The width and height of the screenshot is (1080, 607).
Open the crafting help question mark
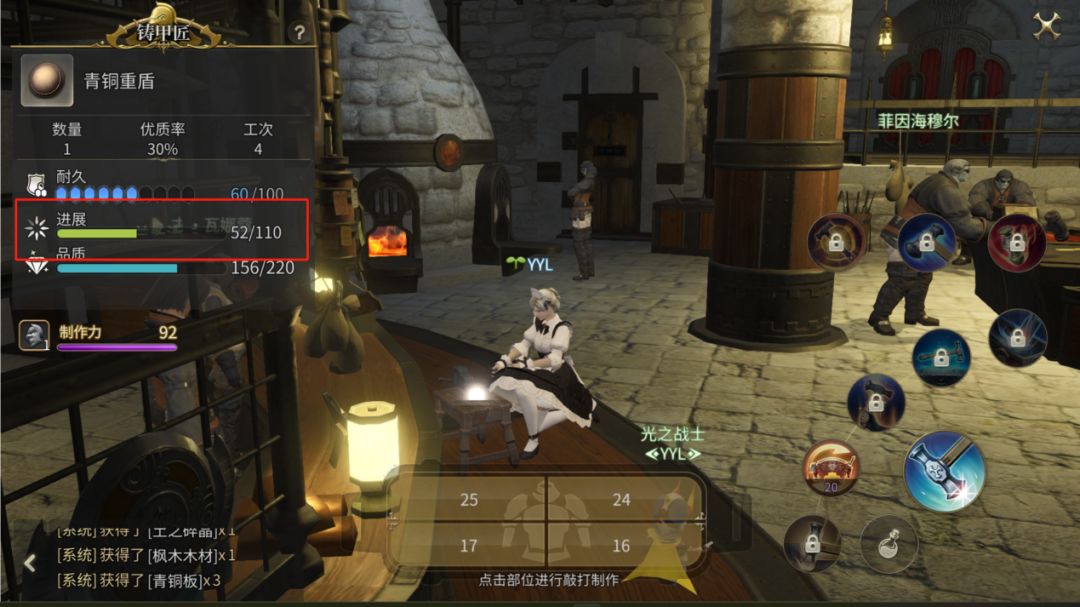[298, 32]
